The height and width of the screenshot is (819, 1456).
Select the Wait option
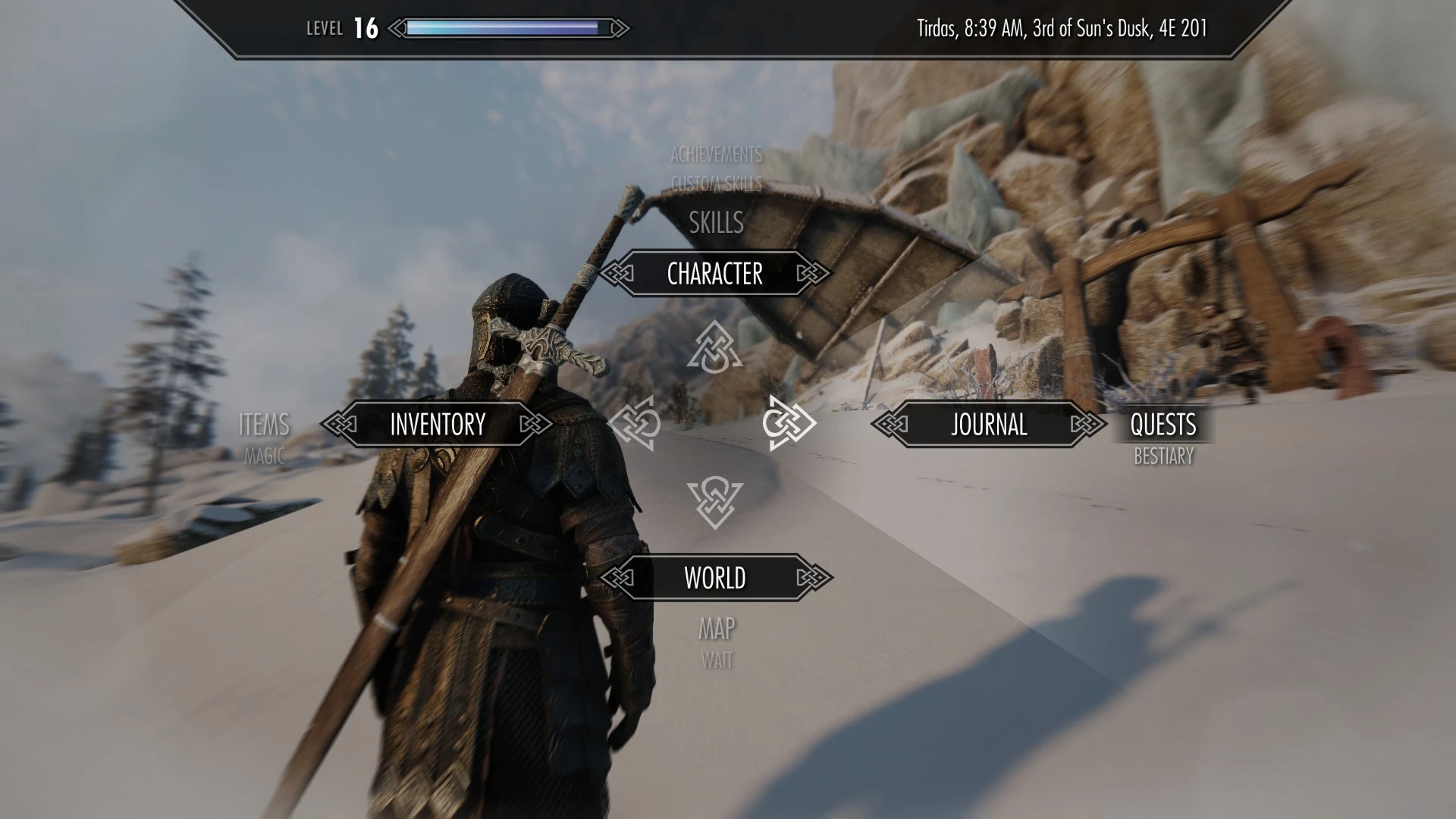(x=716, y=661)
